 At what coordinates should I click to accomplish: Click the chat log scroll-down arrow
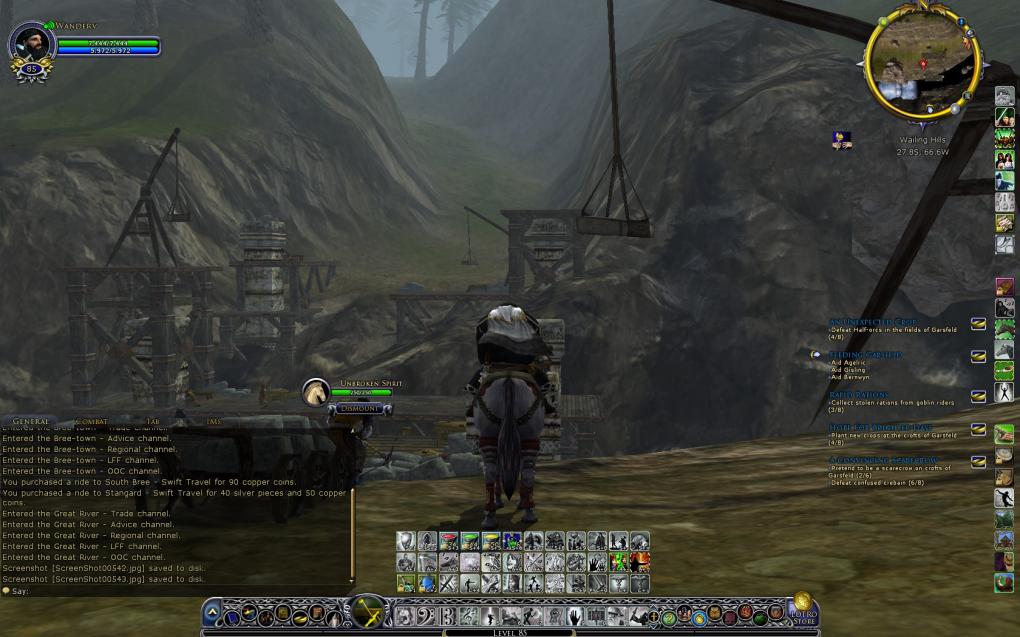[x=352, y=579]
